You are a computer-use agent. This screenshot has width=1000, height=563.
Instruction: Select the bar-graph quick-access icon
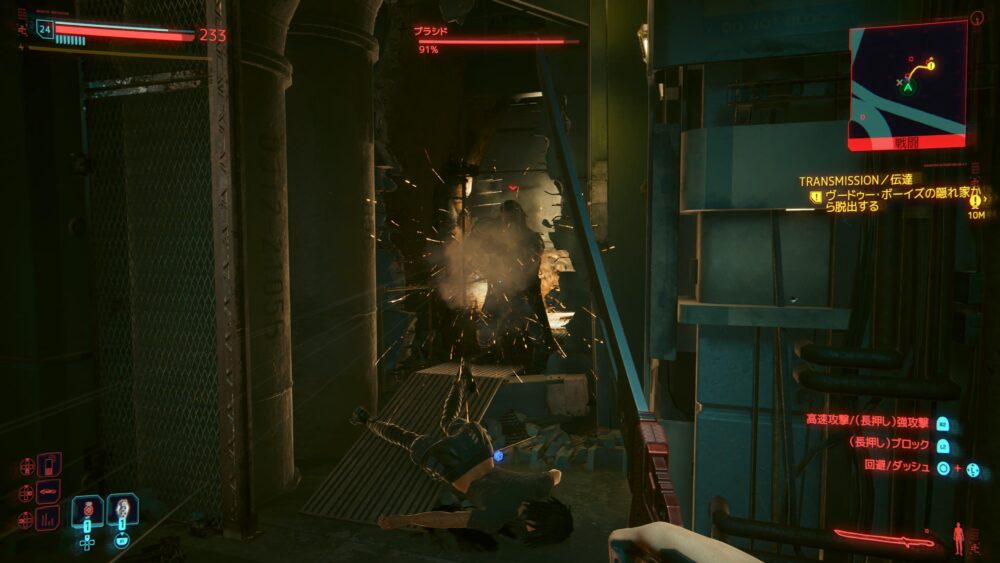coord(49,518)
